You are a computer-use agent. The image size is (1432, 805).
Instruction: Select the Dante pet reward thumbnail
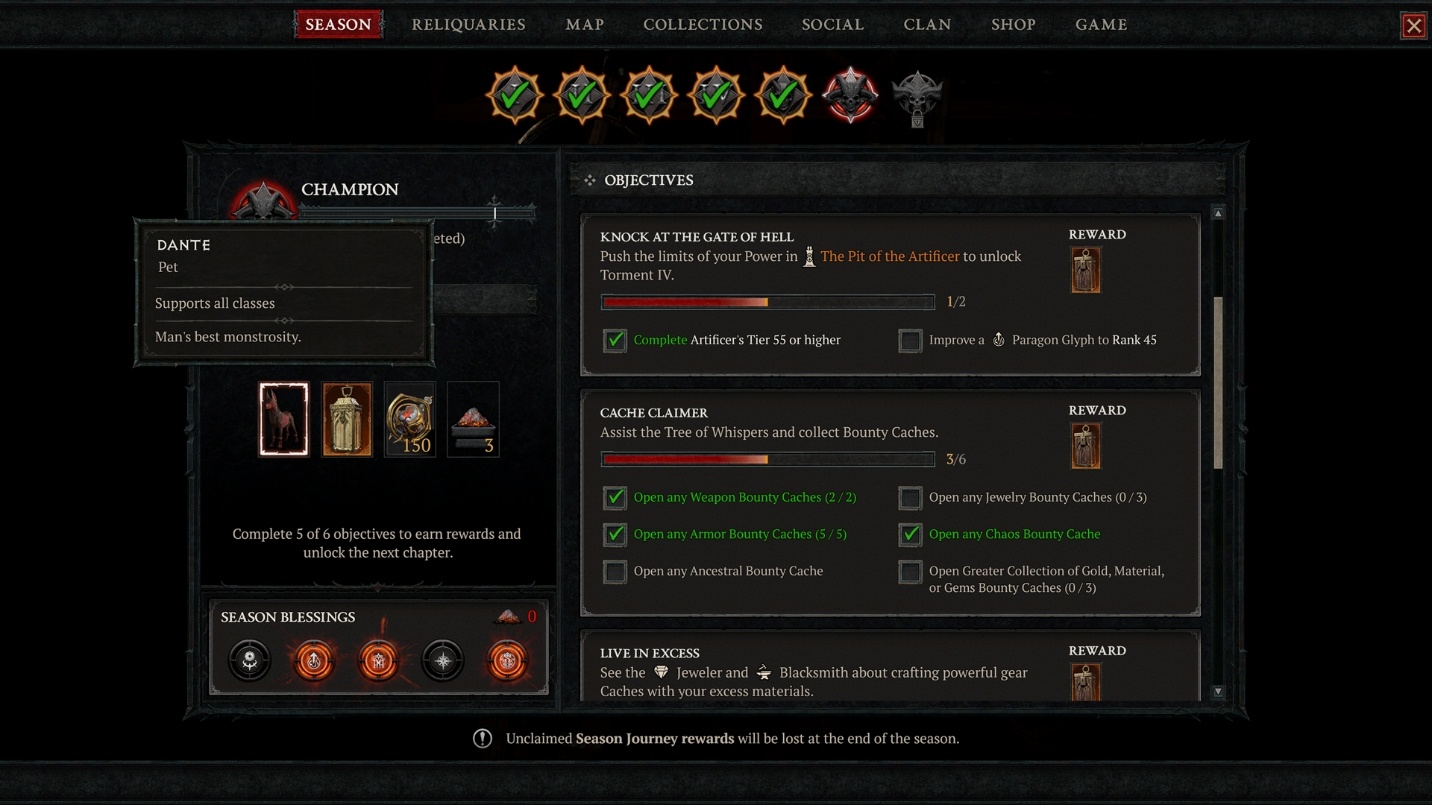(x=283, y=419)
